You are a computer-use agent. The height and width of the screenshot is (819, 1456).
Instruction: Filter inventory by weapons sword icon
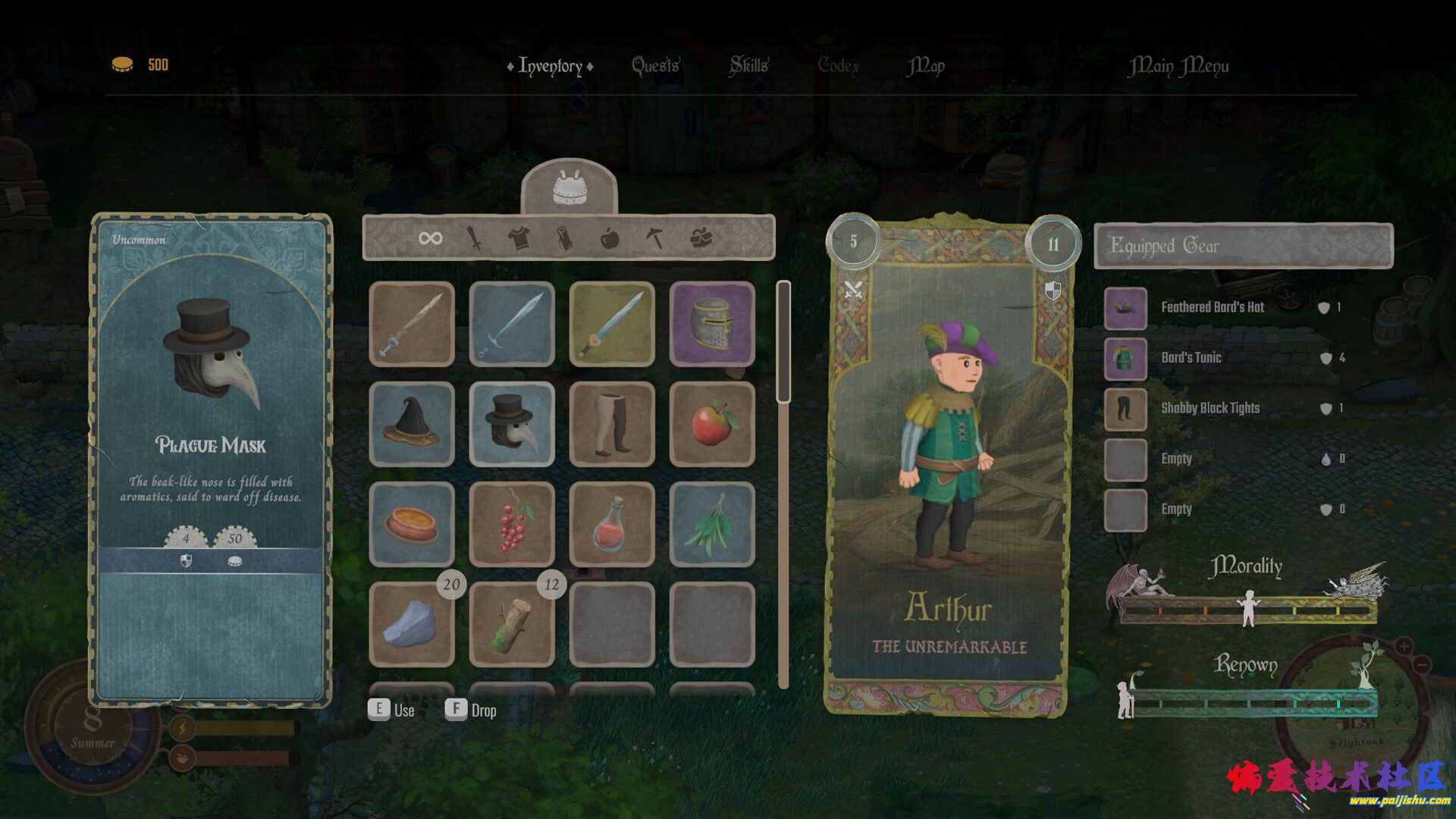474,239
